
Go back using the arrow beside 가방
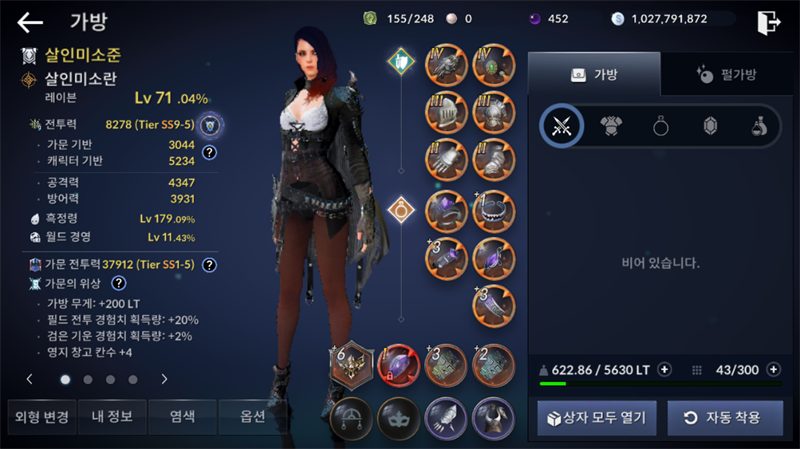(30, 21)
